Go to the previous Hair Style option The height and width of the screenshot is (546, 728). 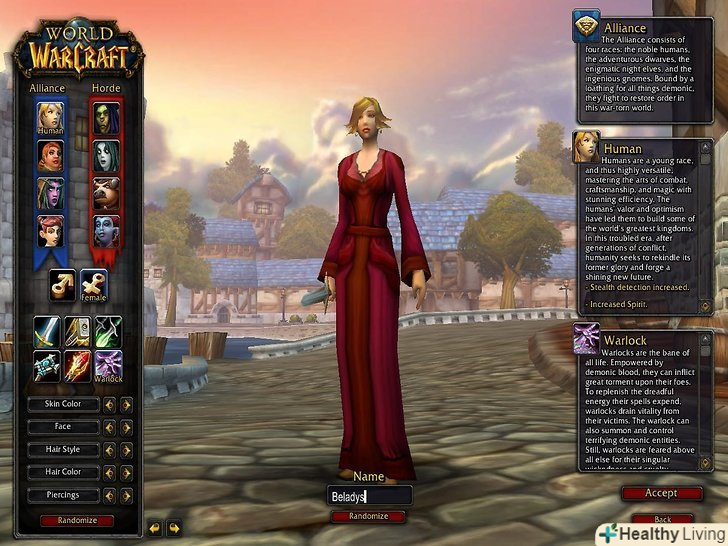pyautogui.click(x=110, y=450)
